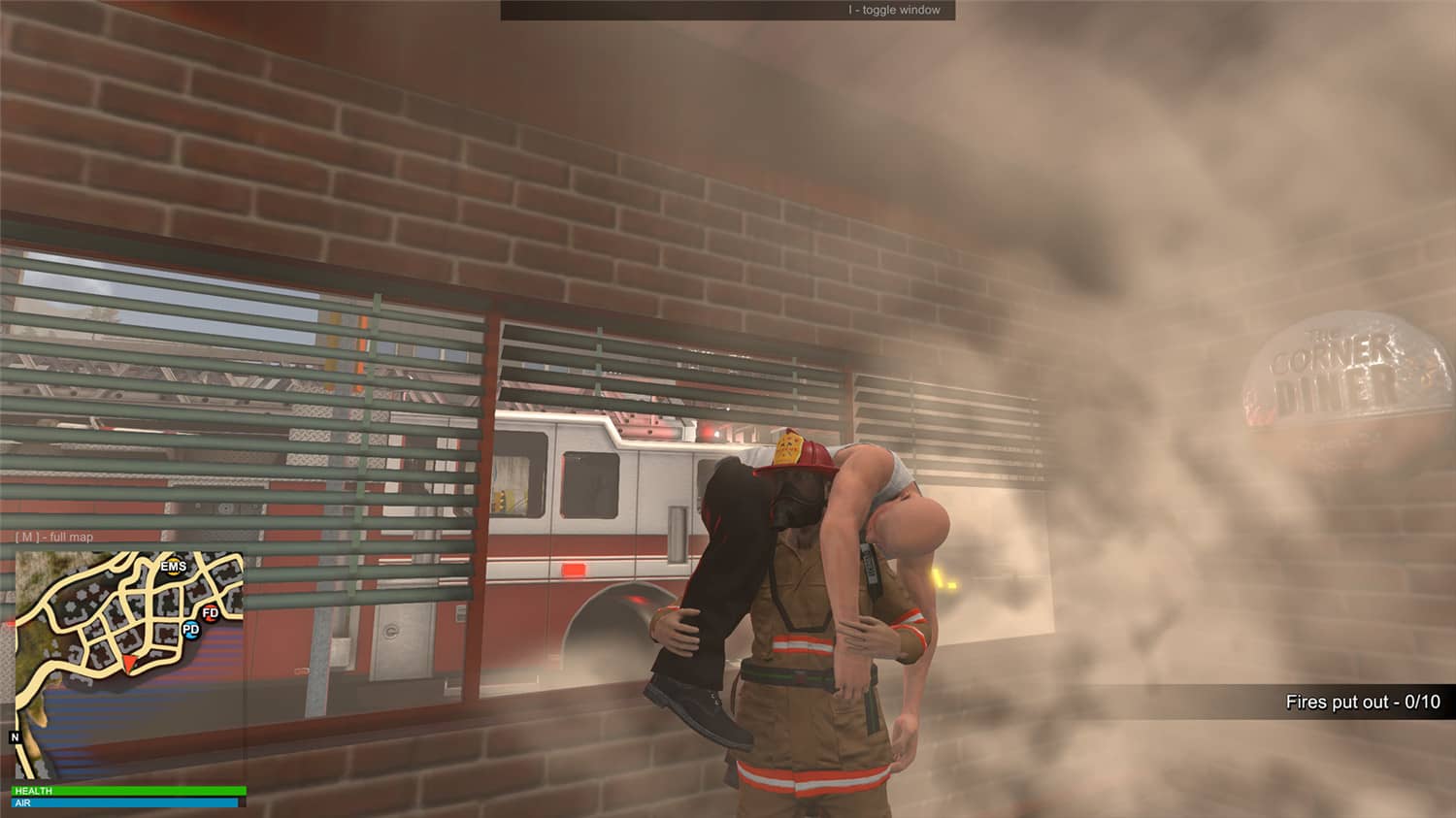The height and width of the screenshot is (818, 1456).
Task: Toggle the mission window via the I - toggle window bar
Action: (893, 10)
